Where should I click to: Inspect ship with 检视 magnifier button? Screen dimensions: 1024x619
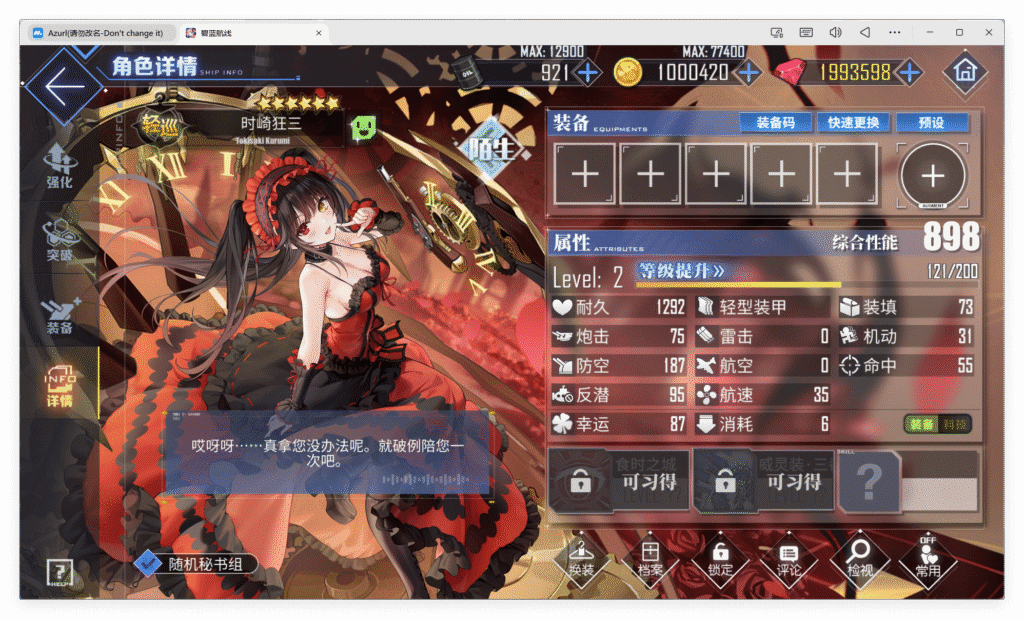tap(858, 560)
